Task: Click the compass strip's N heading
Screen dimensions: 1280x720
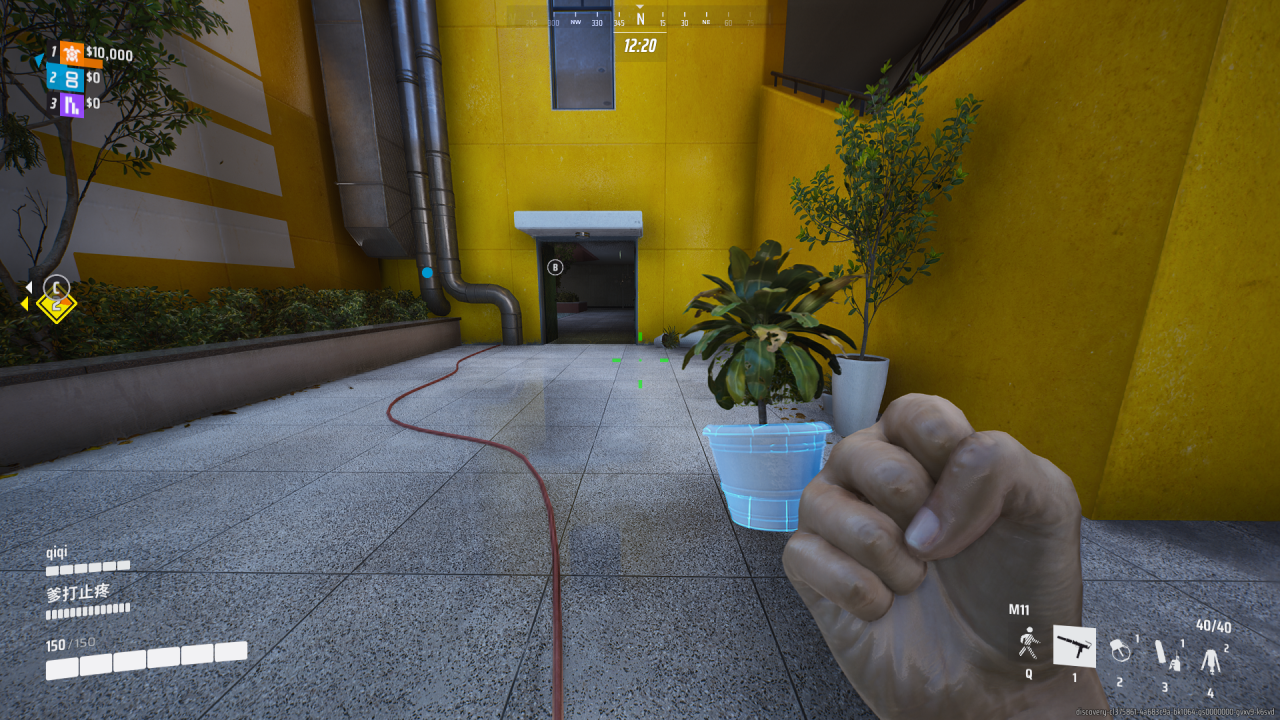Action: tap(640, 19)
